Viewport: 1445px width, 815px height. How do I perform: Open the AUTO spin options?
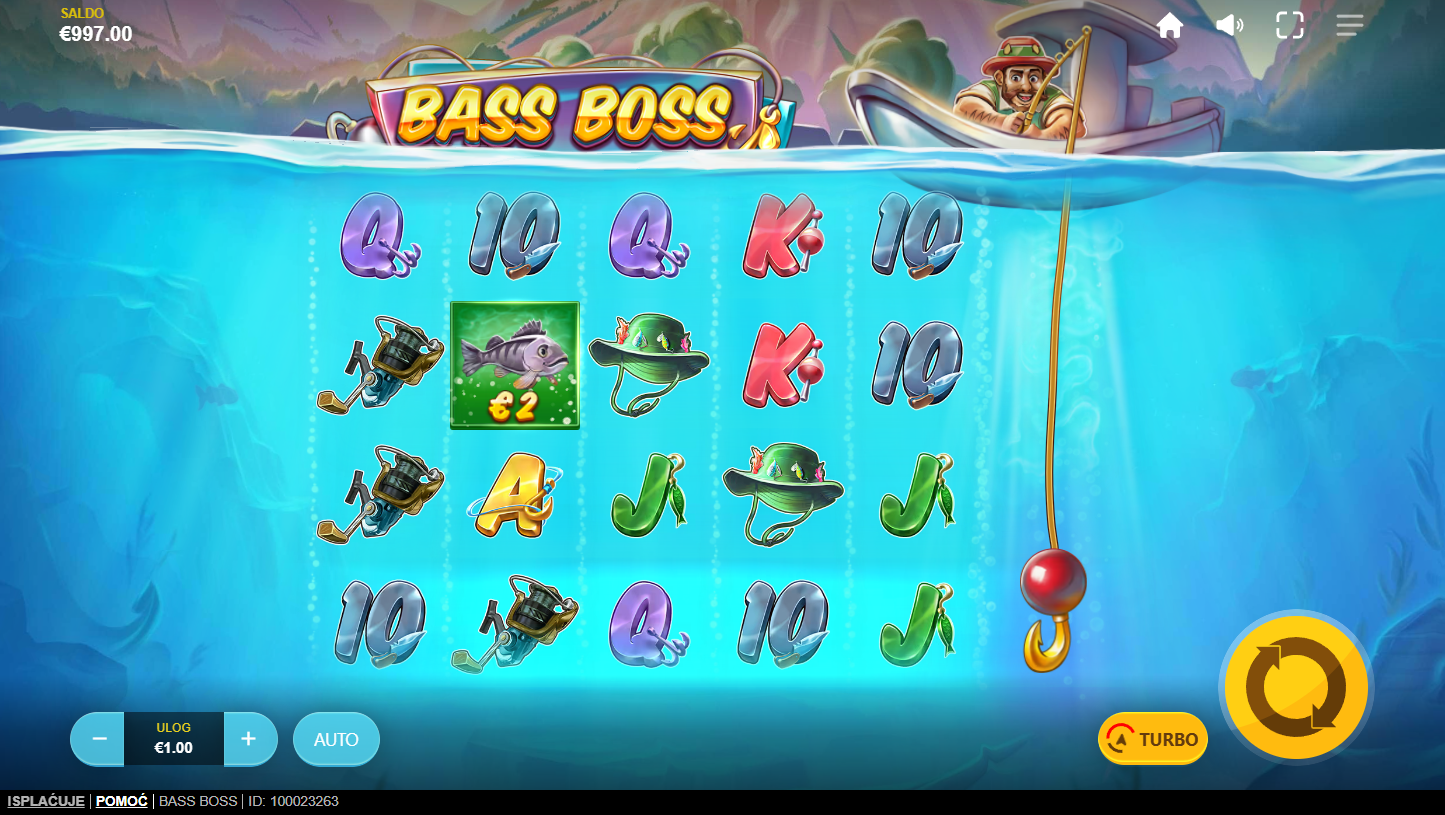(336, 739)
